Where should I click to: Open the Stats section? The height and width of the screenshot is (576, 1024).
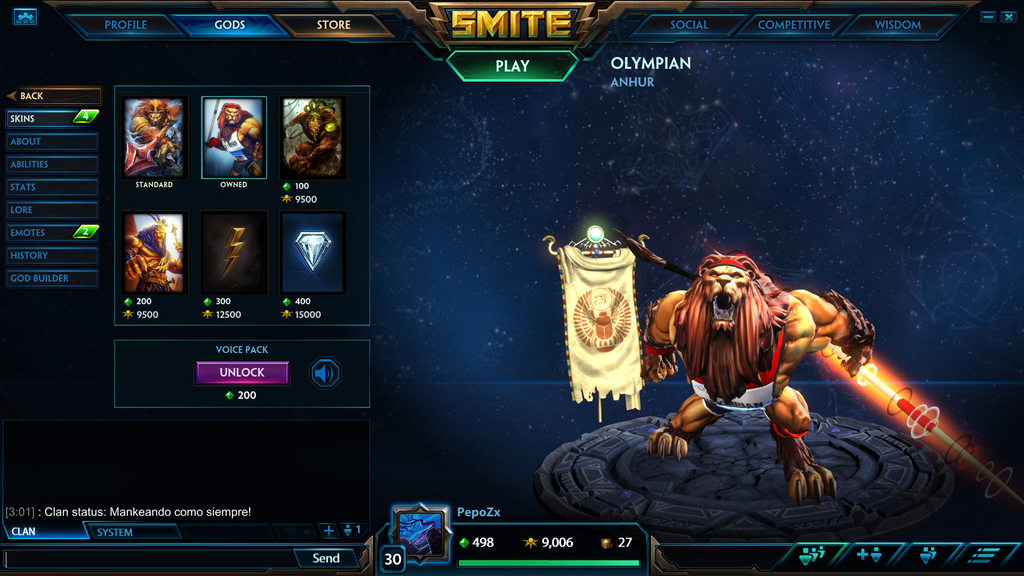click(52, 187)
